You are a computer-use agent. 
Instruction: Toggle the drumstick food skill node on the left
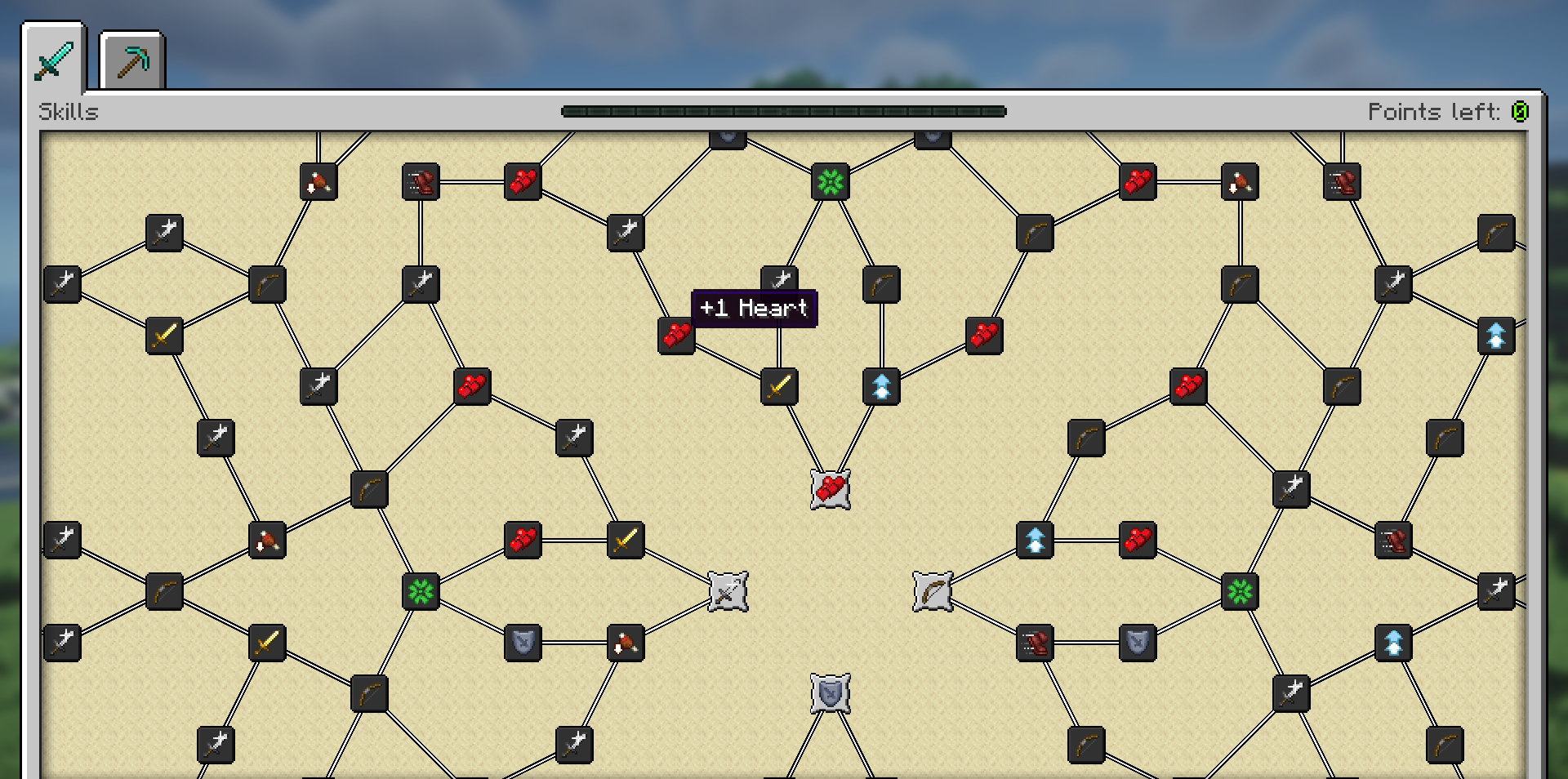pos(267,539)
